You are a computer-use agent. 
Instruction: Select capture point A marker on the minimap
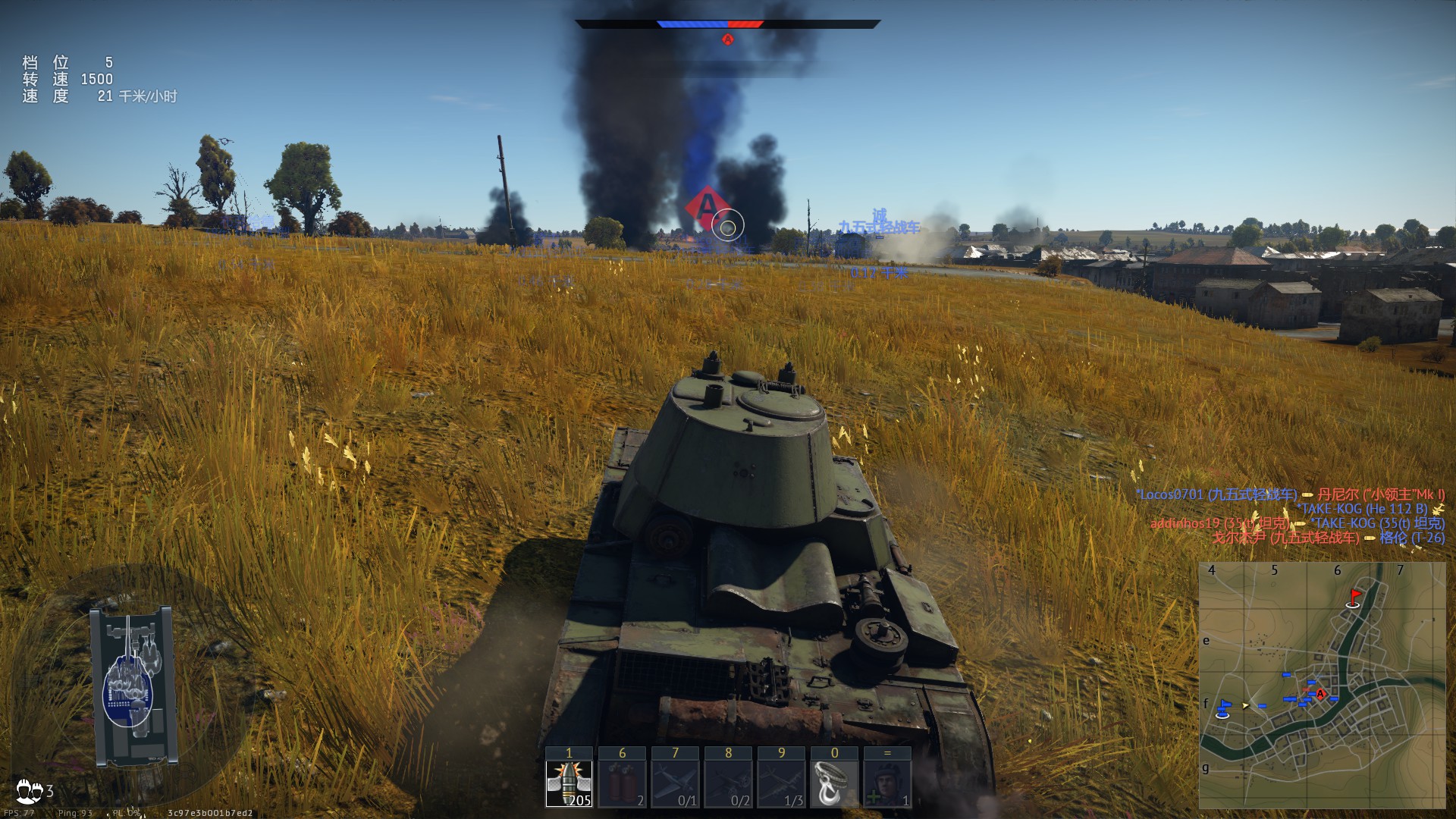[x=1320, y=694]
